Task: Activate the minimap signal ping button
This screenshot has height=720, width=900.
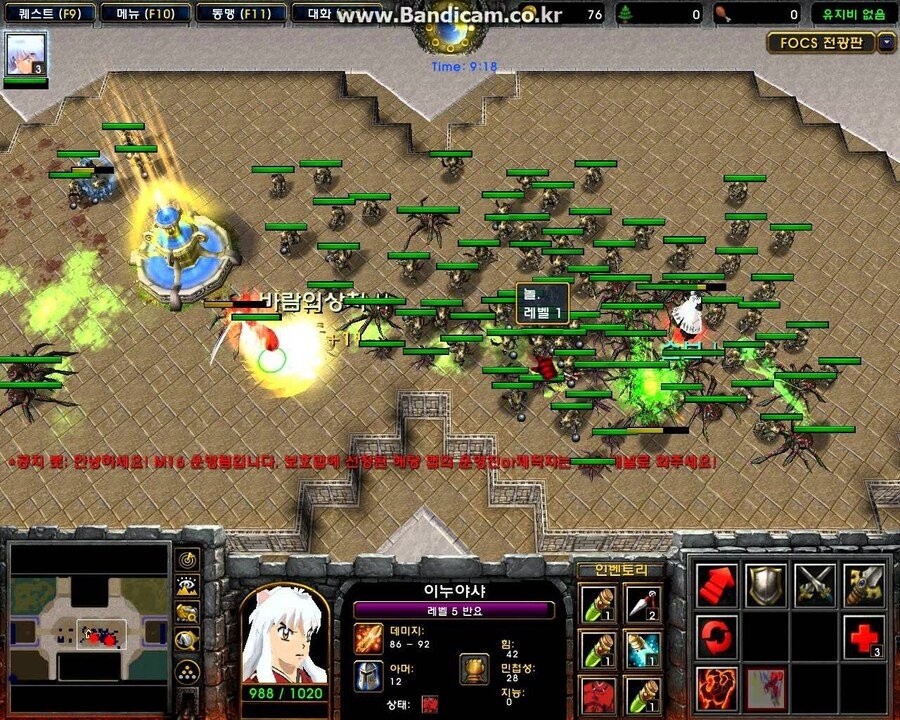Action: (x=186, y=560)
